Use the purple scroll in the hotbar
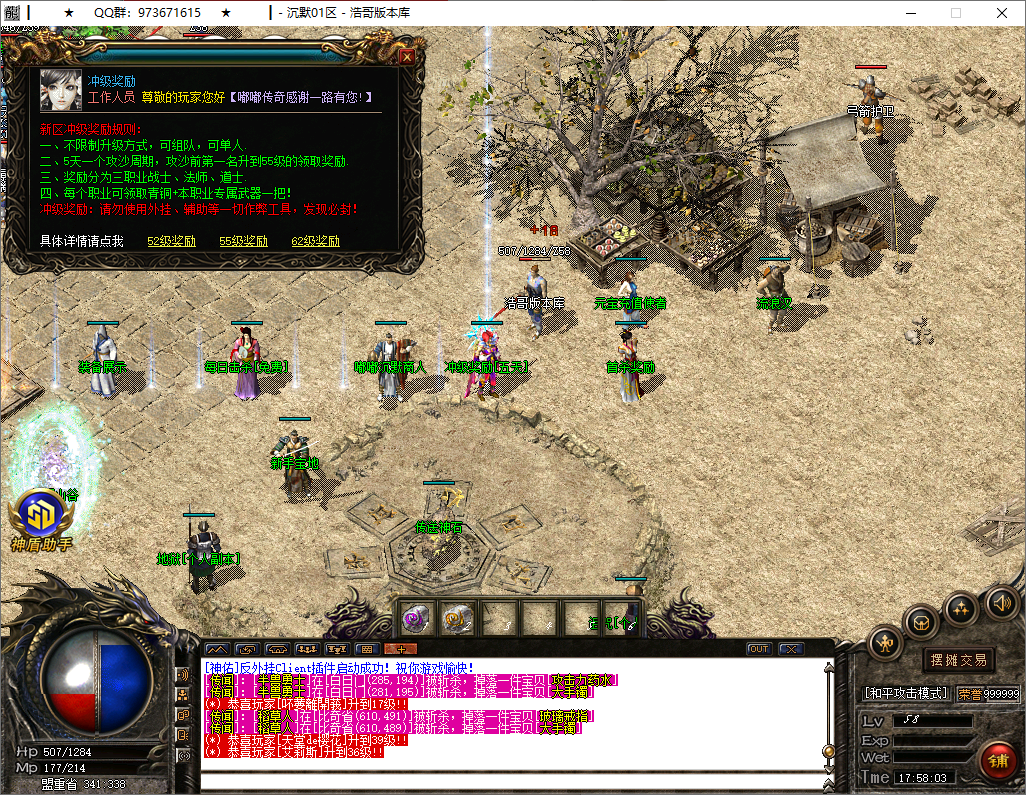Screen dimensions: 1026x795 [417, 619]
